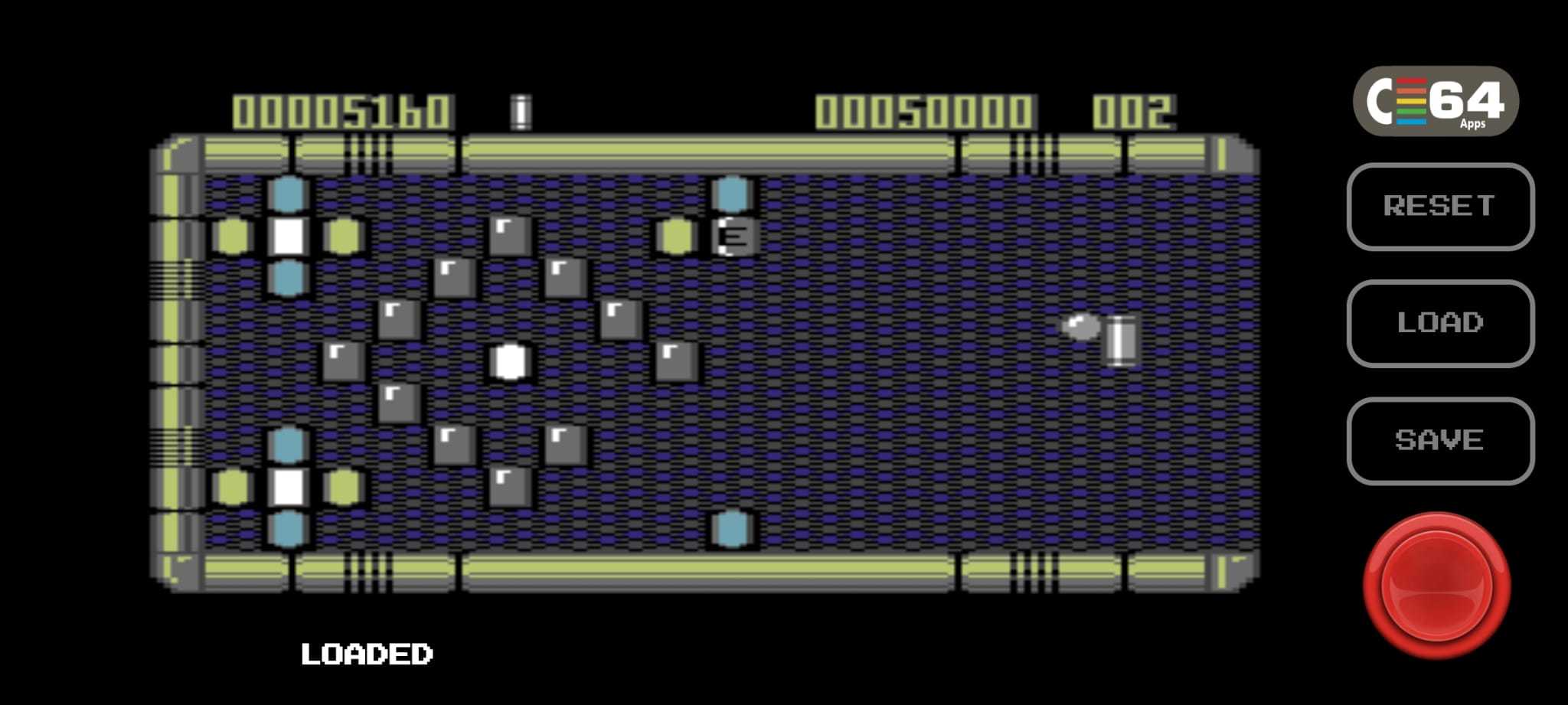Click the score display 00005160
Image resolution: width=1568 pixels, height=705 pixels.
pyautogui.click(x=342, y=111)
